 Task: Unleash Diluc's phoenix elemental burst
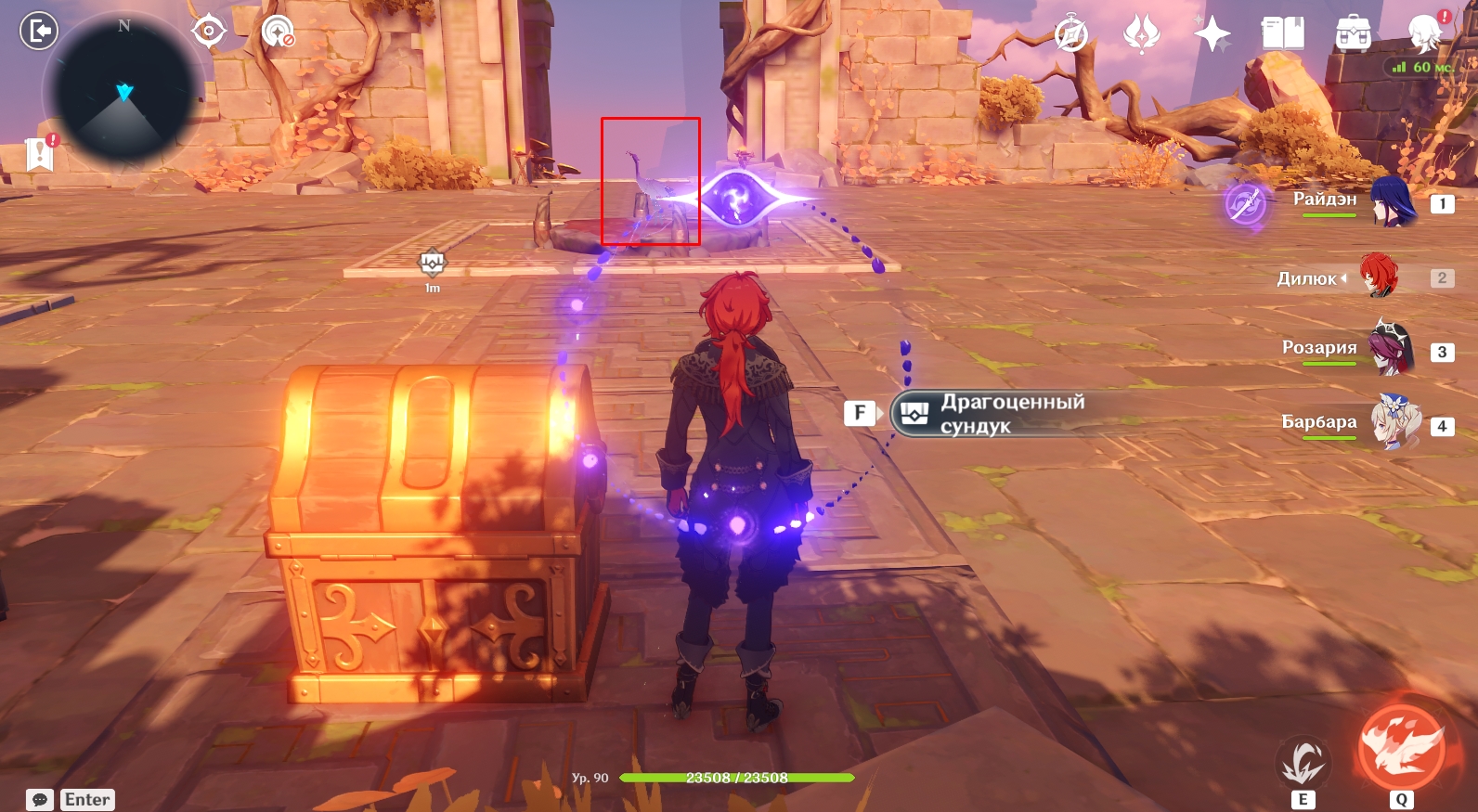tap(1401, 748)
